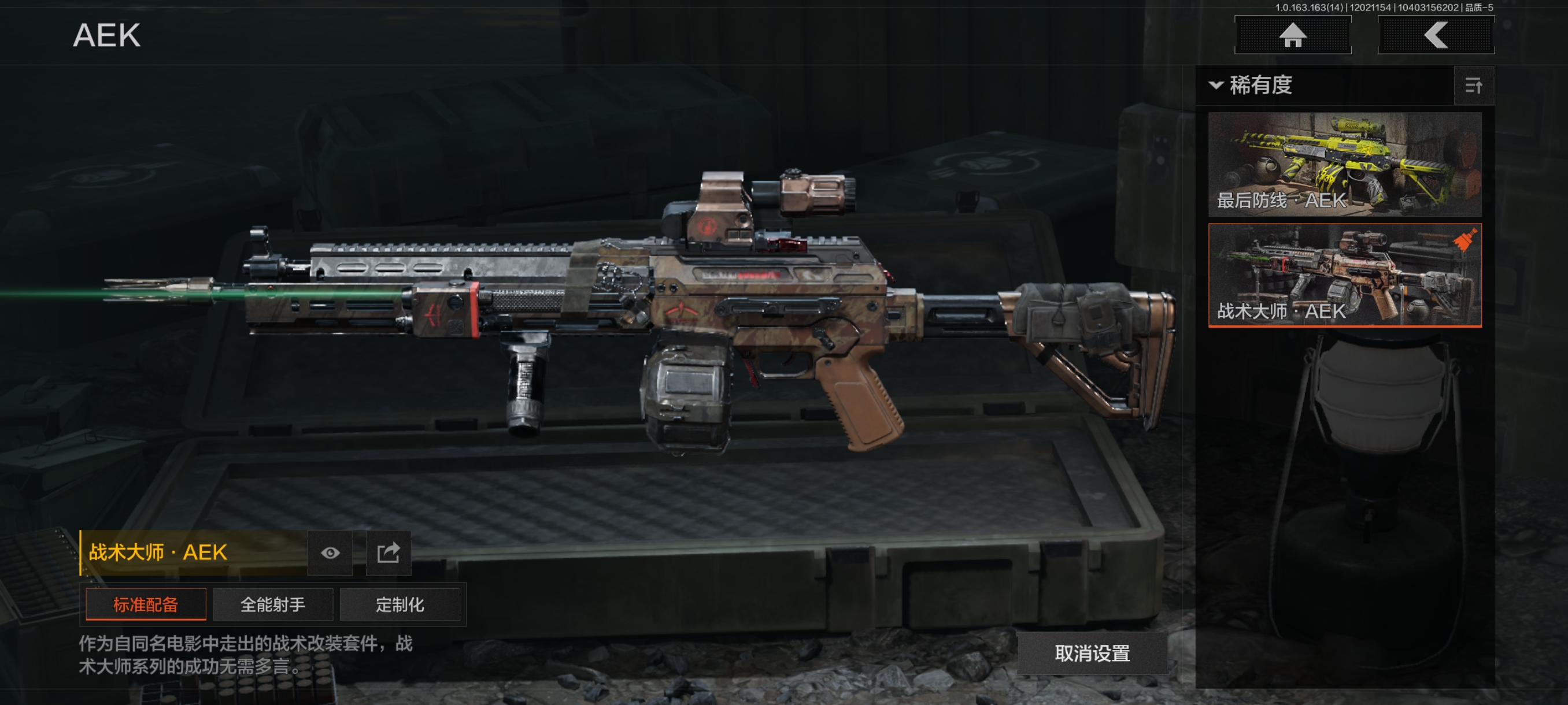Open the 定制化 tab
This screenshot has height=705, width=1568.
[x=400, y=604]
